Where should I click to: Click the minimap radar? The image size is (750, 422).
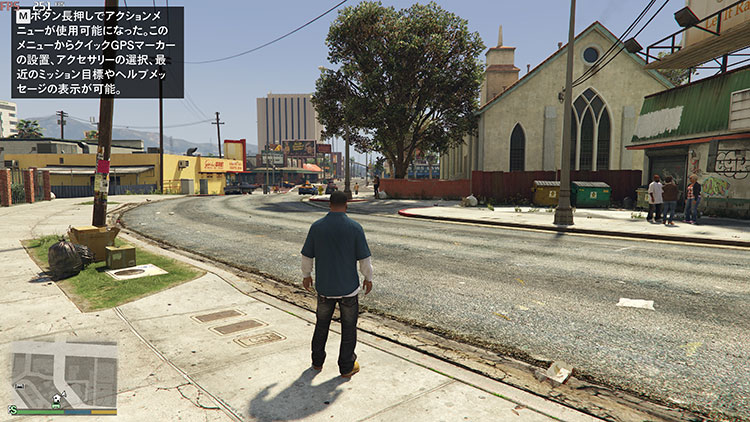pyautogui.click(x=63, y=373)
